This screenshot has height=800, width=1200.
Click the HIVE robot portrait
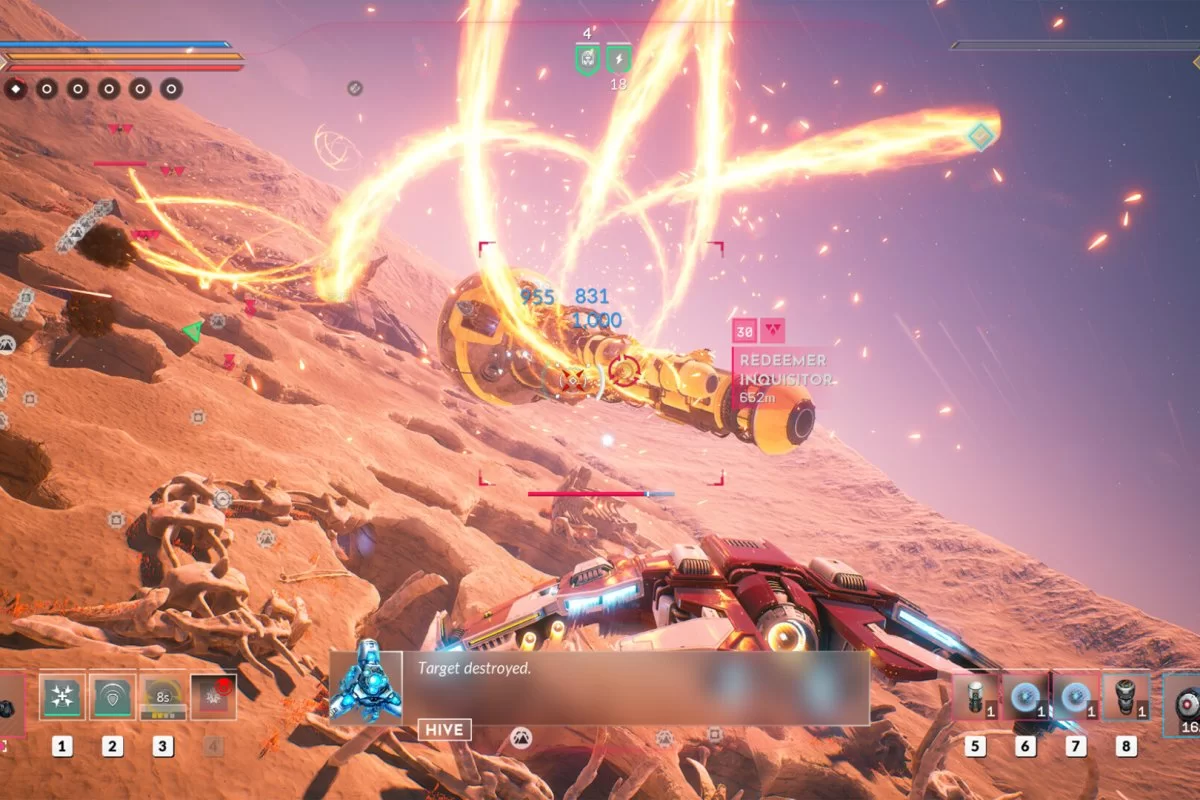[x=366, y=682]
